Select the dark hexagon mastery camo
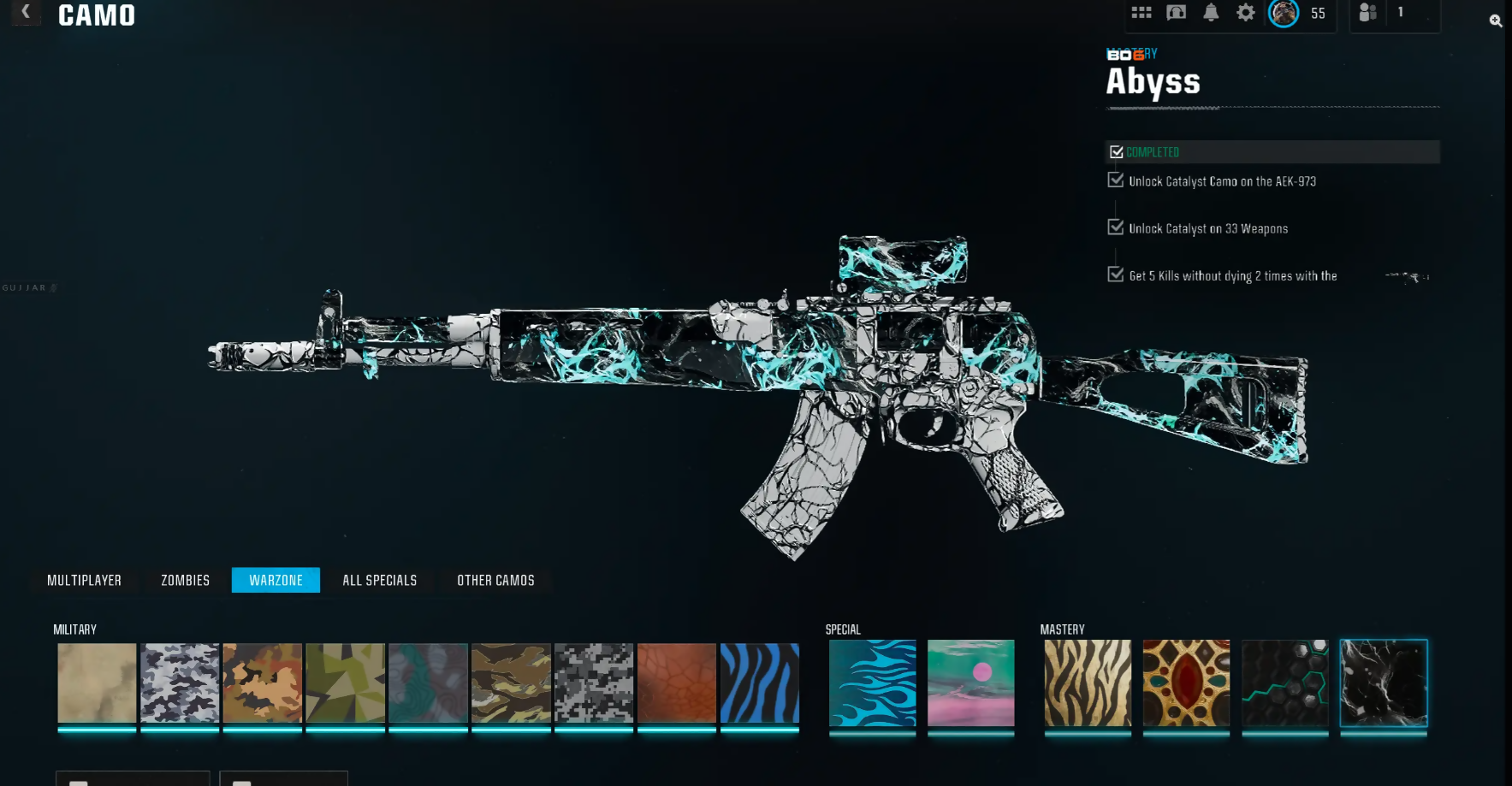 point(1284,683)
